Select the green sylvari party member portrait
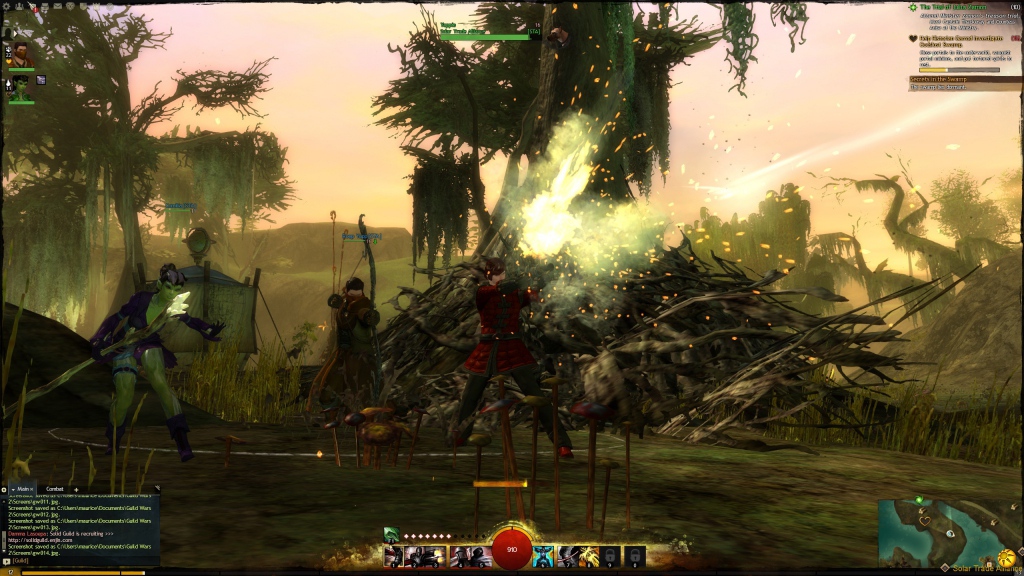This screenshot has width=1024, height=576. tap(21, 87)
